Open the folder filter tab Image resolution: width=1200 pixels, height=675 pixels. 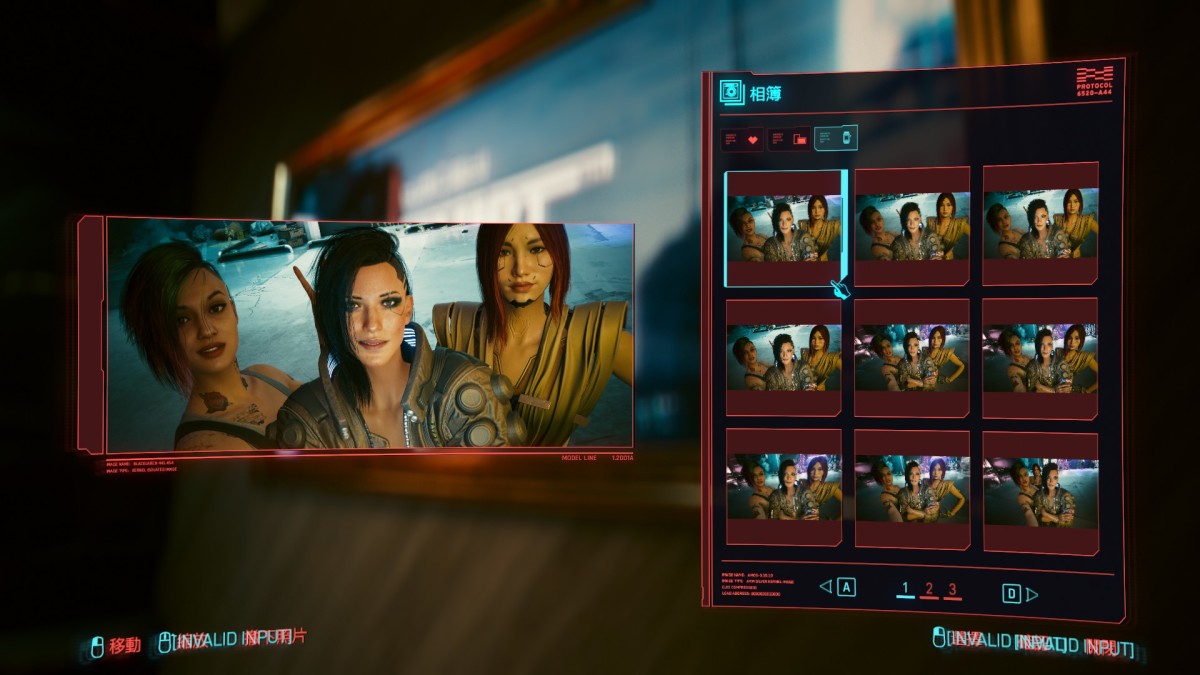[789, 139]
